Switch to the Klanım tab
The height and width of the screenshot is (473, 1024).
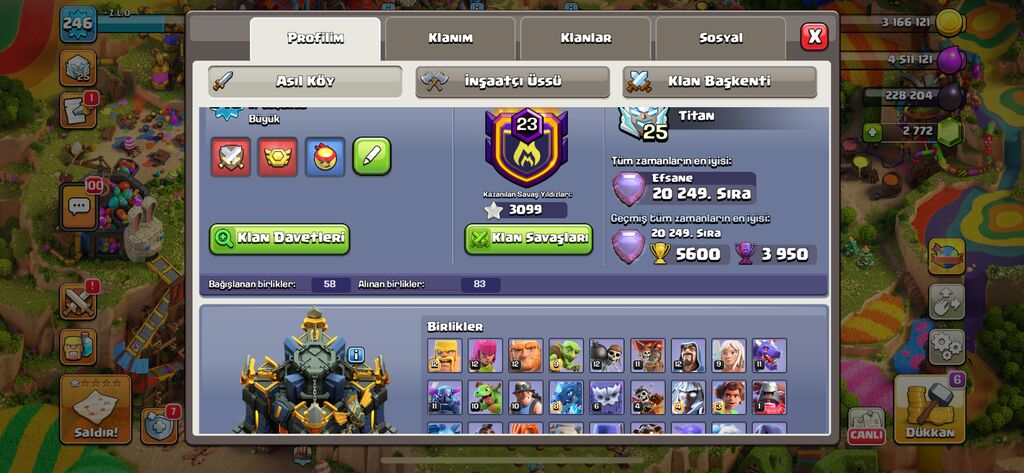click(x=450, y=38)
